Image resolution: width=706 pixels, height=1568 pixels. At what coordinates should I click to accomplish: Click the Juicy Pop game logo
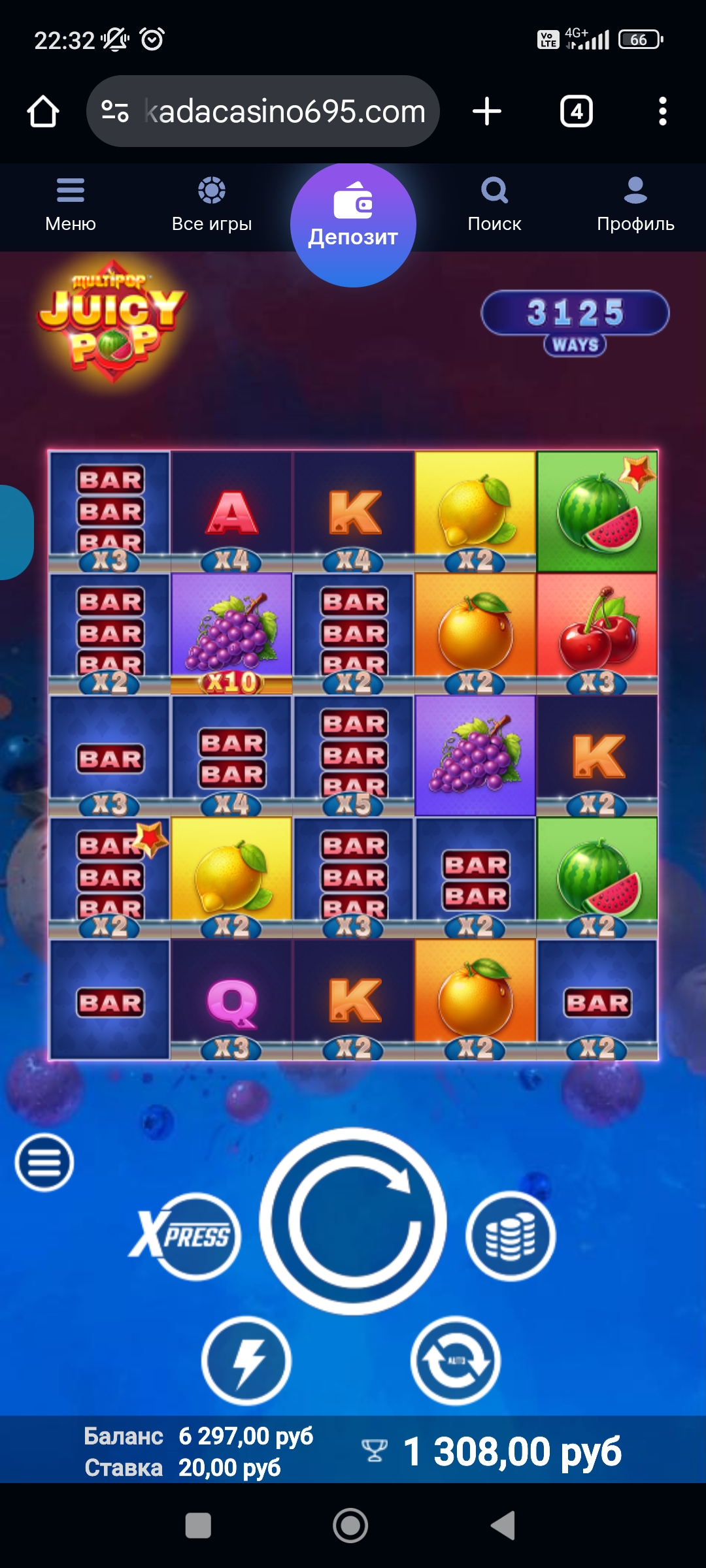click(112, 321)
